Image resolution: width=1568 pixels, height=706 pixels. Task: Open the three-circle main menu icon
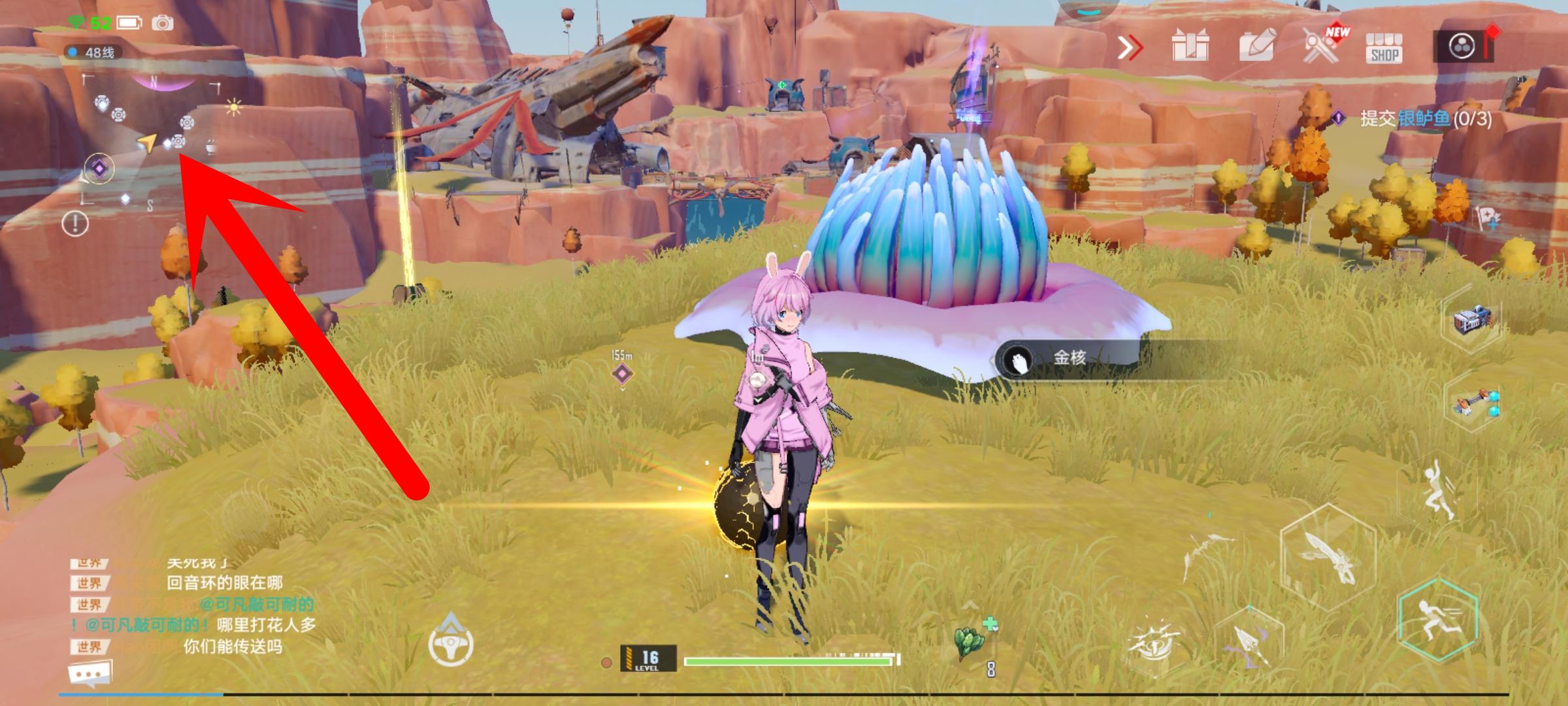pos(1462,47)
